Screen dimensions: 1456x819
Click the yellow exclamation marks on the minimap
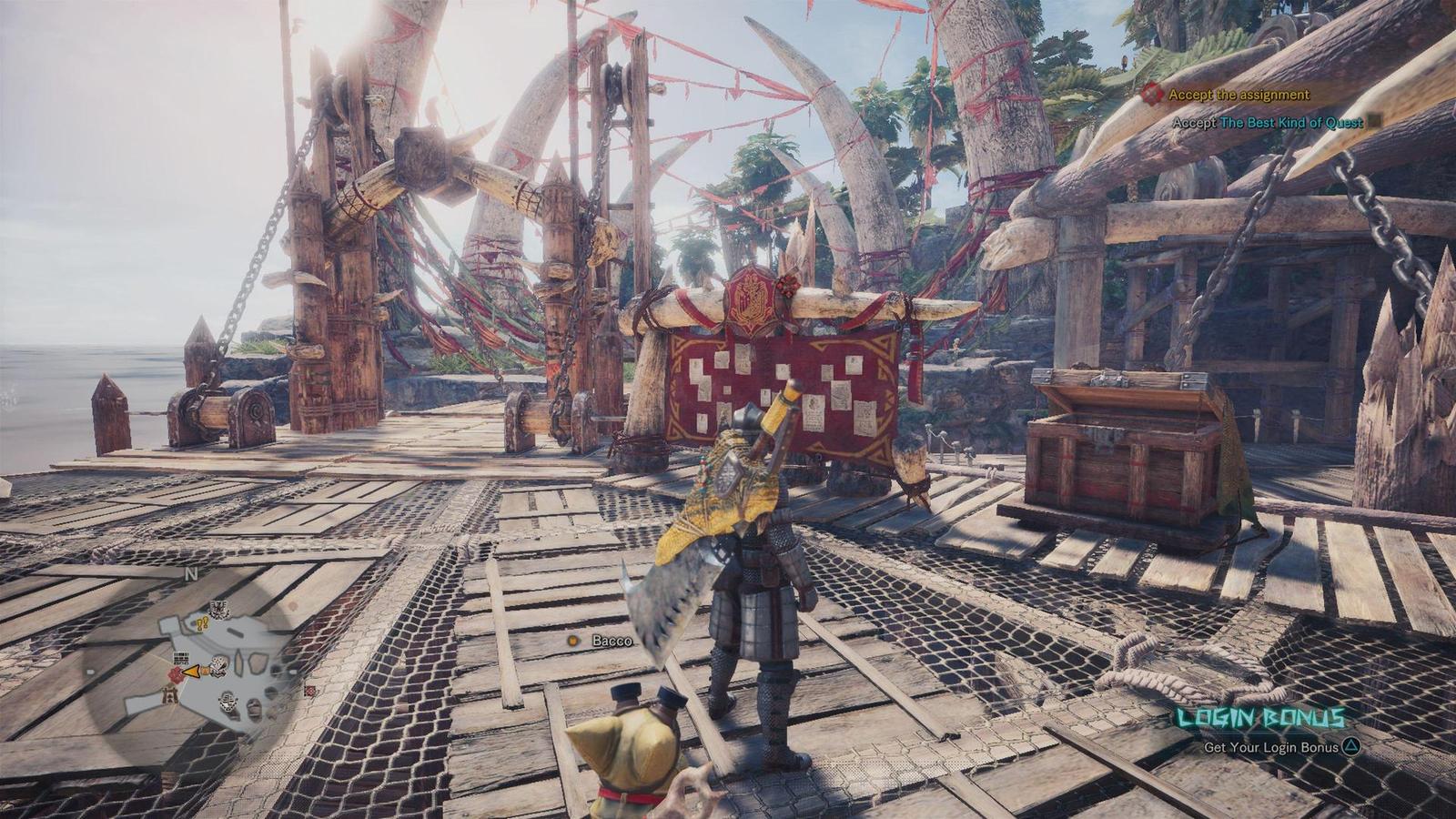tap(202, 623)
